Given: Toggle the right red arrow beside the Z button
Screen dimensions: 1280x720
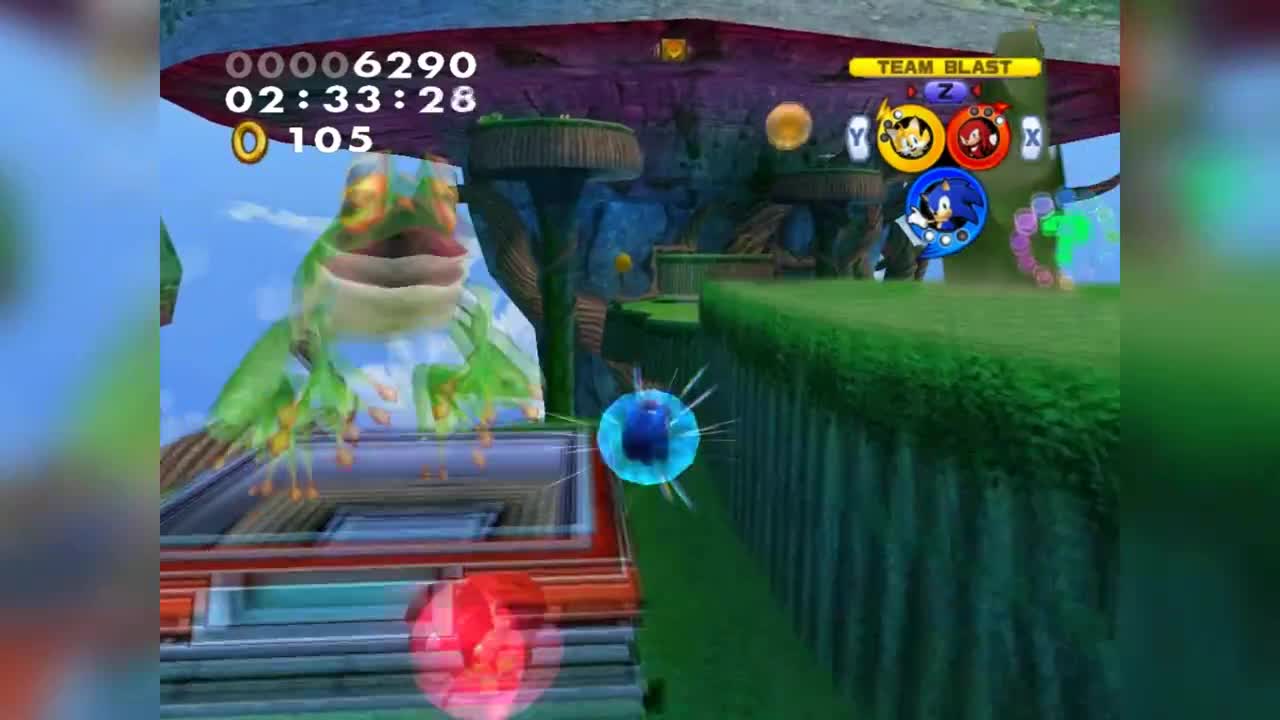Looking at the screenshot, I should pos(976,89).
